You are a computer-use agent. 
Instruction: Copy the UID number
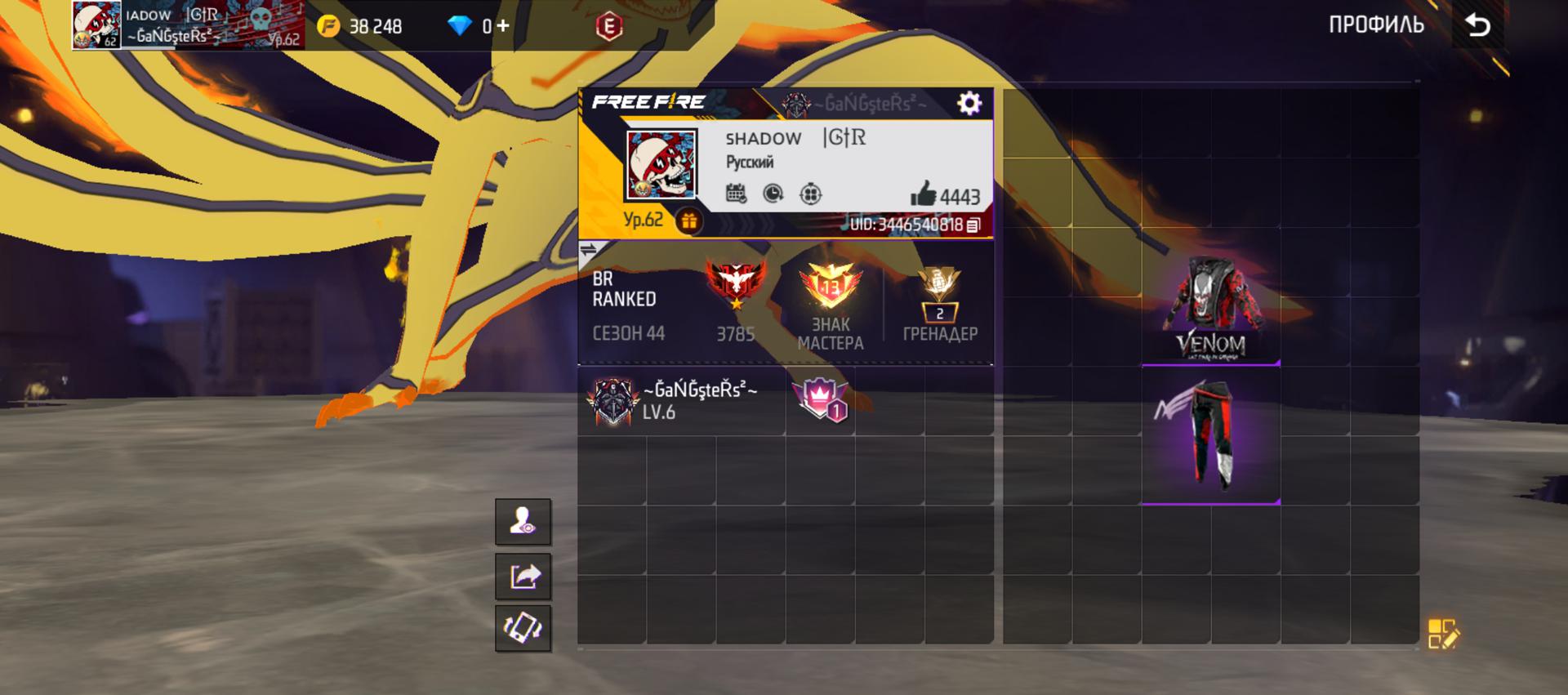click(x=973, y=225)
